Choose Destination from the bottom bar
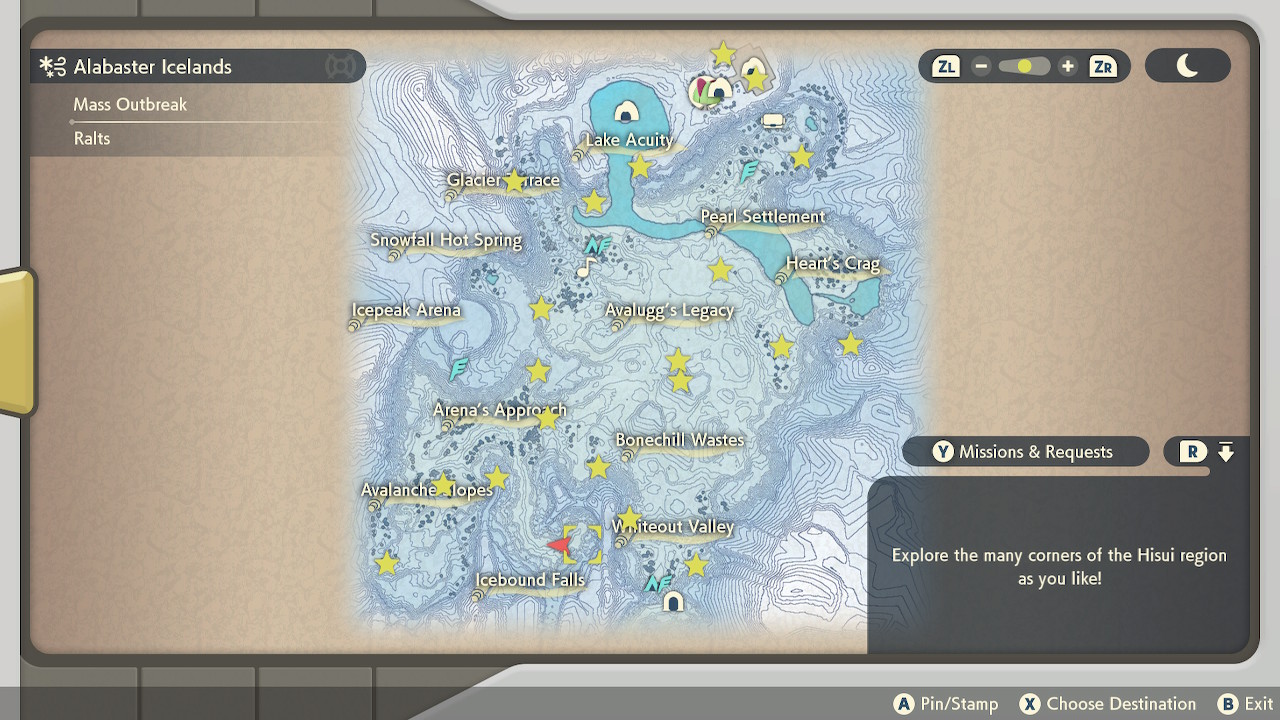This screenshot has height=720, width=1280. [1108, 703]
